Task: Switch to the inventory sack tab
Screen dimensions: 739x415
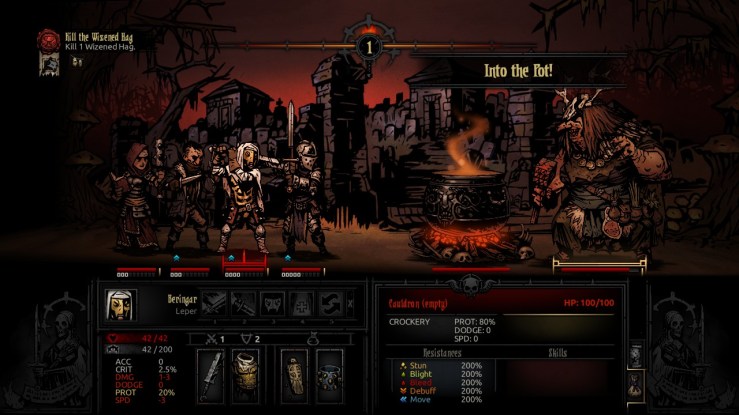Action: (x=634, y=384)
